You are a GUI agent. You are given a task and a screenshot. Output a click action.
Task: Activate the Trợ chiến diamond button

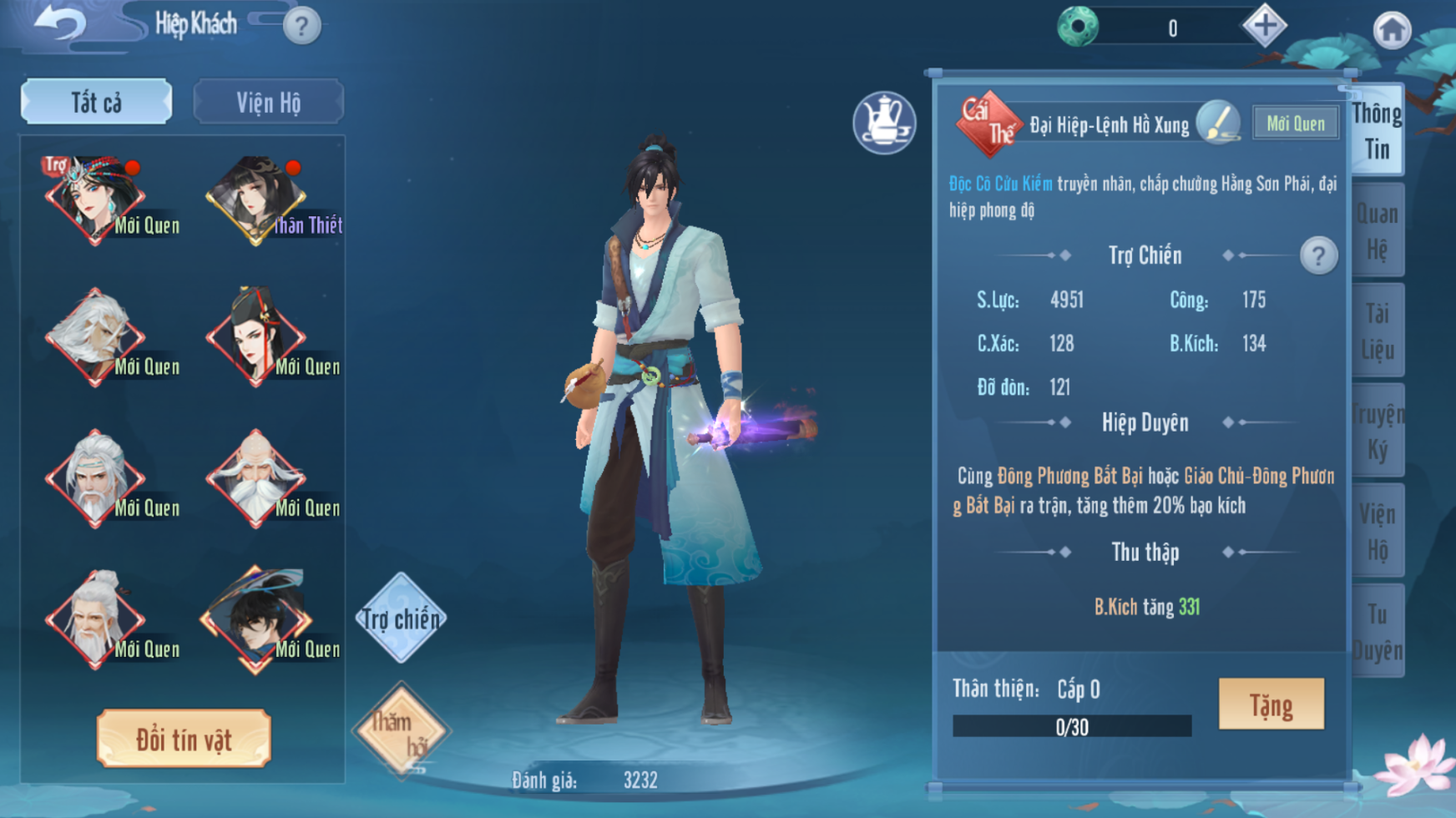click(401, 619)
